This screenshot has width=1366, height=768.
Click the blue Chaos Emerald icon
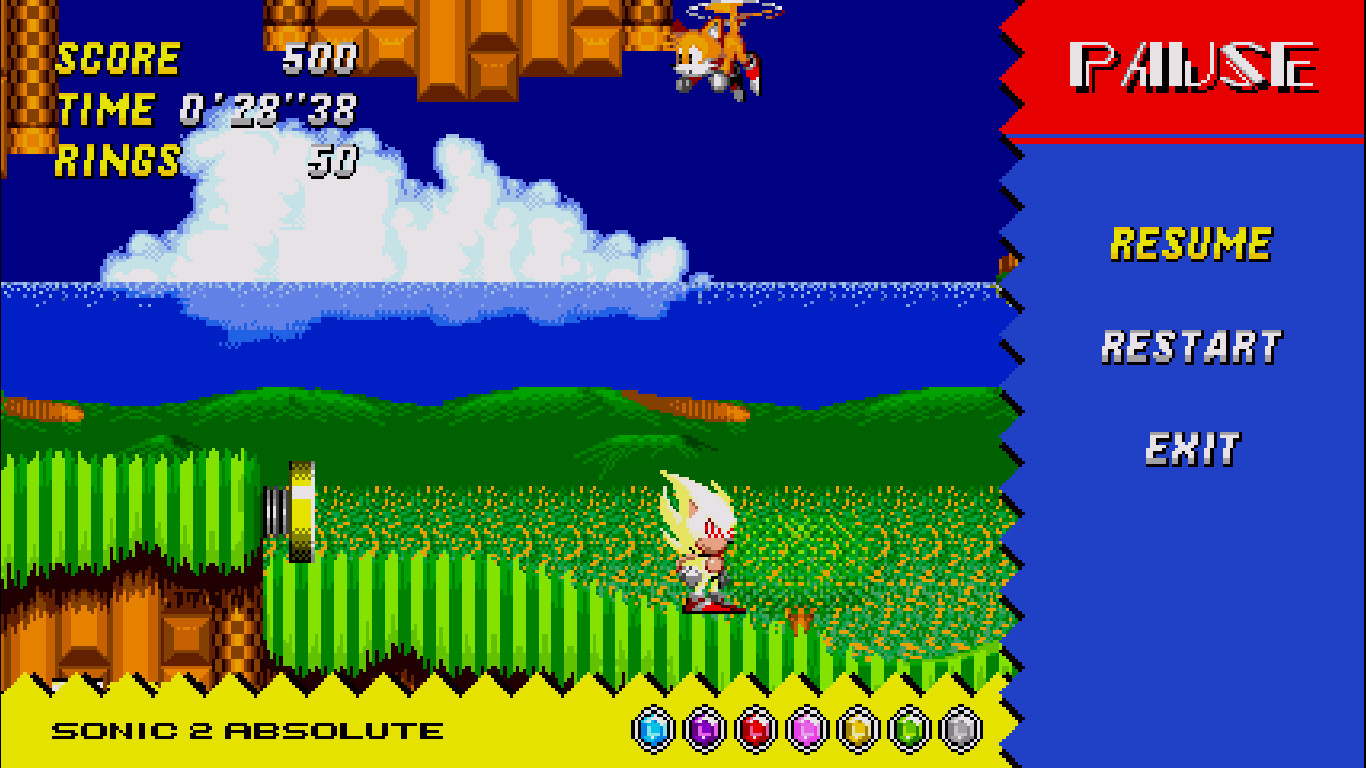(653, 730)
